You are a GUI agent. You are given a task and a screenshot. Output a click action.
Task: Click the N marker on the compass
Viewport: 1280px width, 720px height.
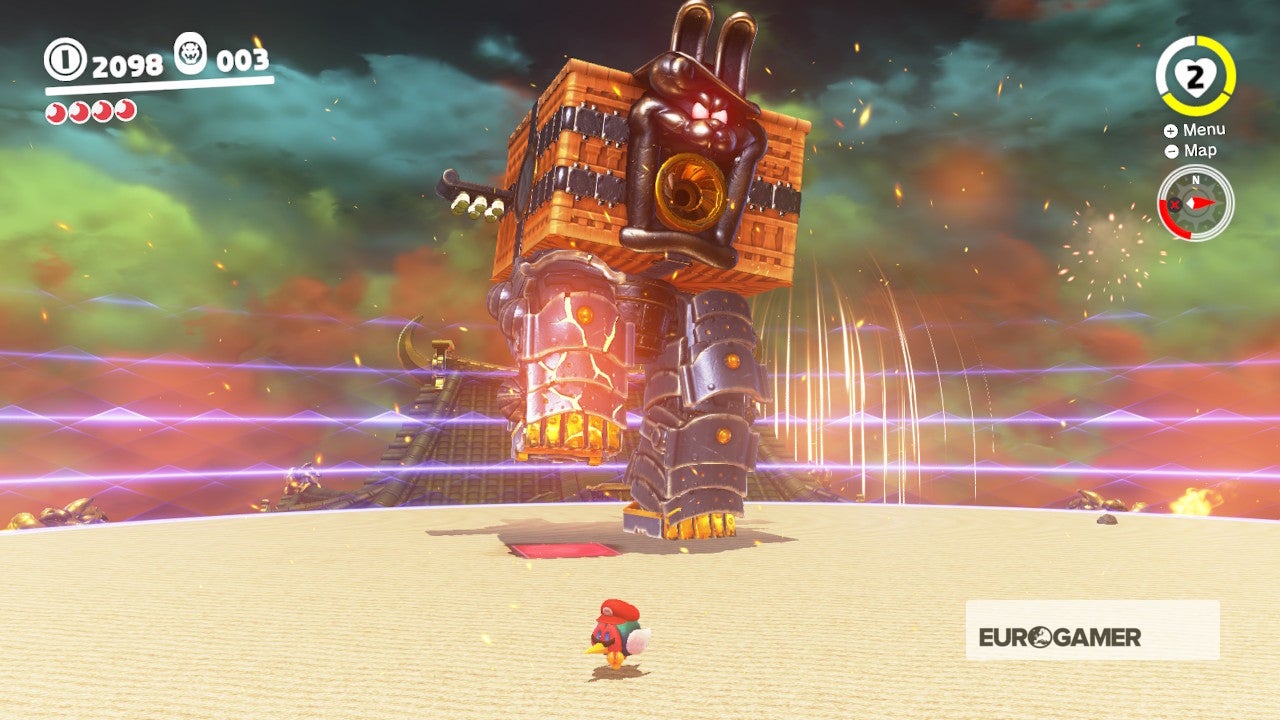tap(1196, 180)
